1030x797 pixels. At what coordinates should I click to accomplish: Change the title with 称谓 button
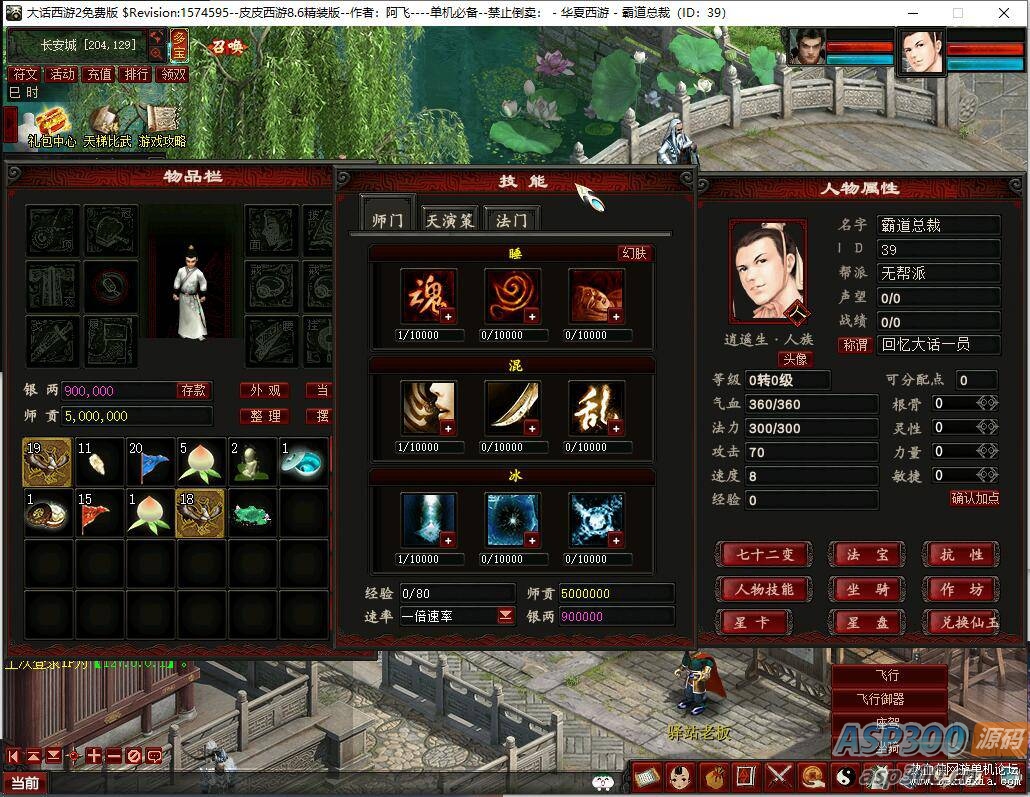855,345
